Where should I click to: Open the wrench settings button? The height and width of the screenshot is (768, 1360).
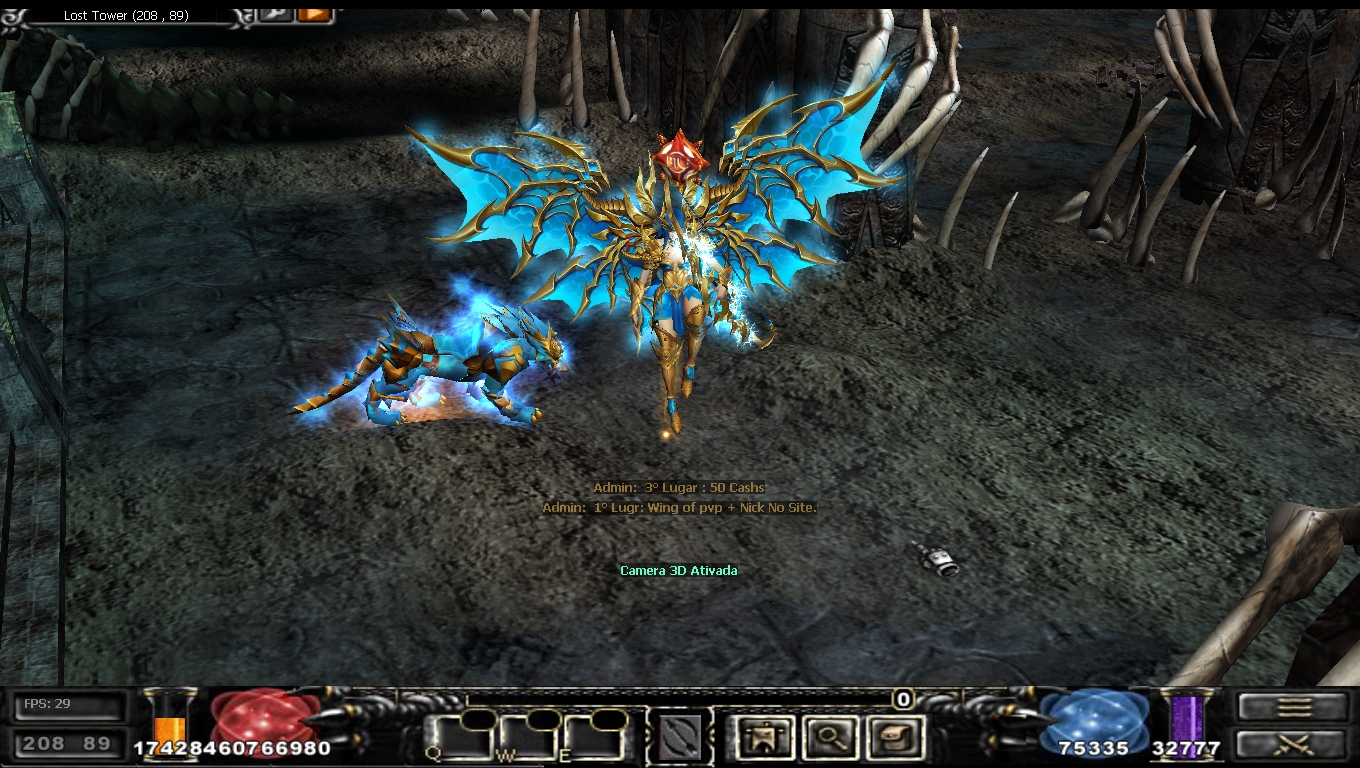click(x=274, y=13)
